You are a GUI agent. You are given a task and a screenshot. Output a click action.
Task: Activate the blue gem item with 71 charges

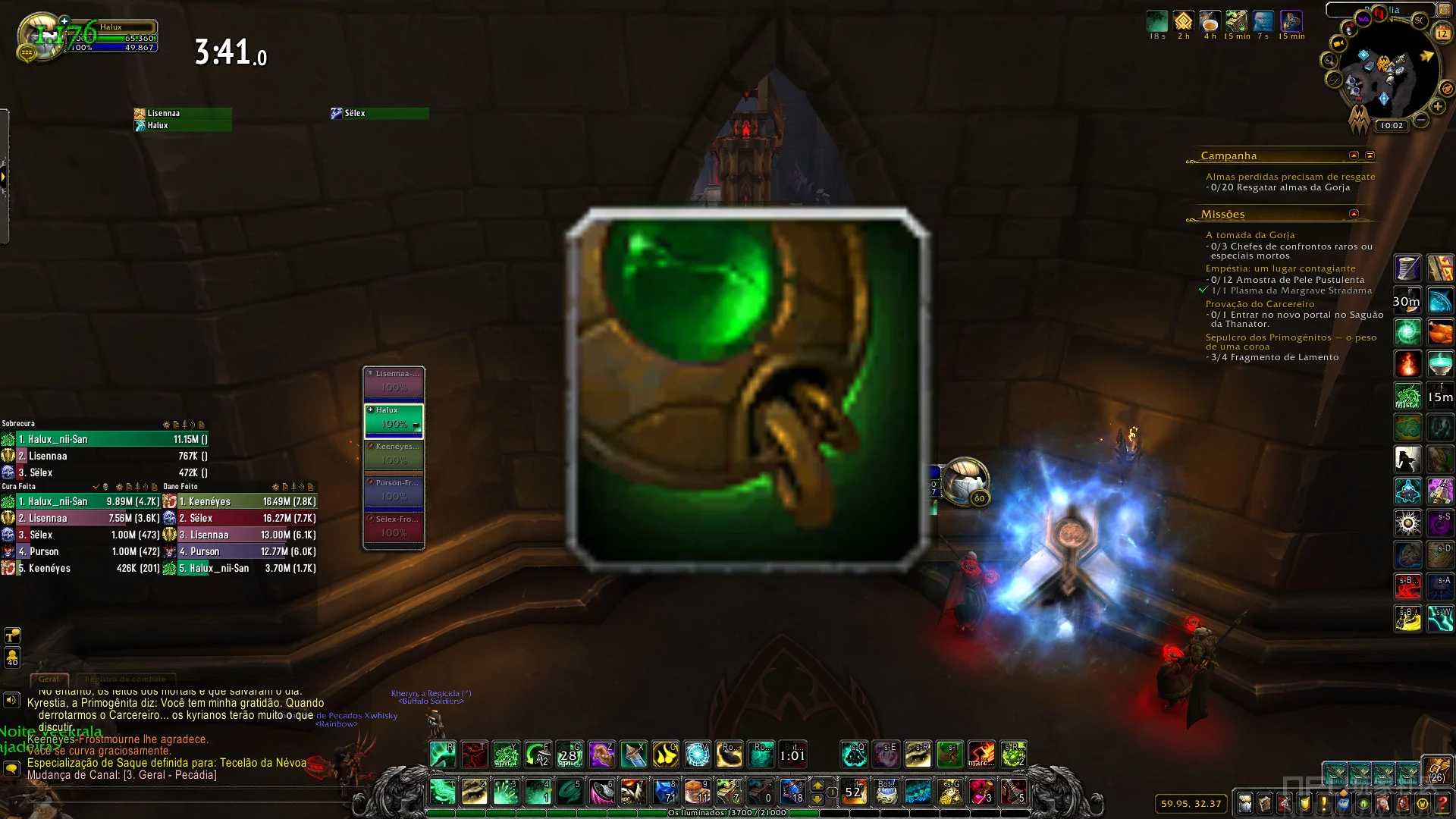point(665,792)
